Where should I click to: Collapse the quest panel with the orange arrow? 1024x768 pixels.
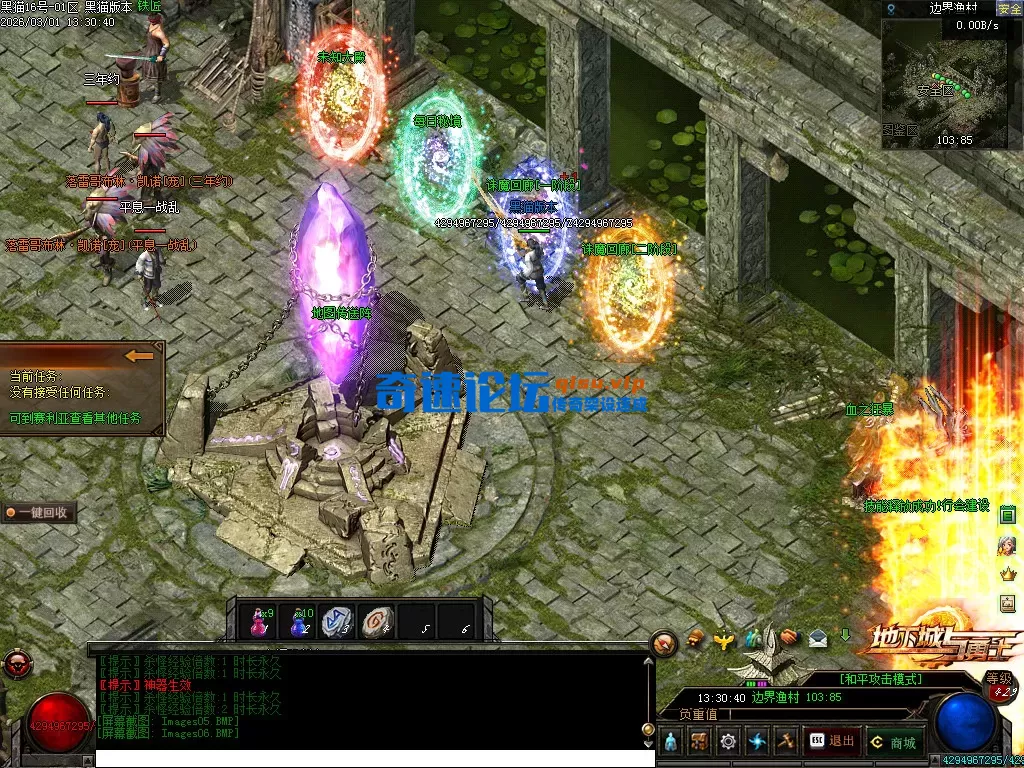[140, 355]
